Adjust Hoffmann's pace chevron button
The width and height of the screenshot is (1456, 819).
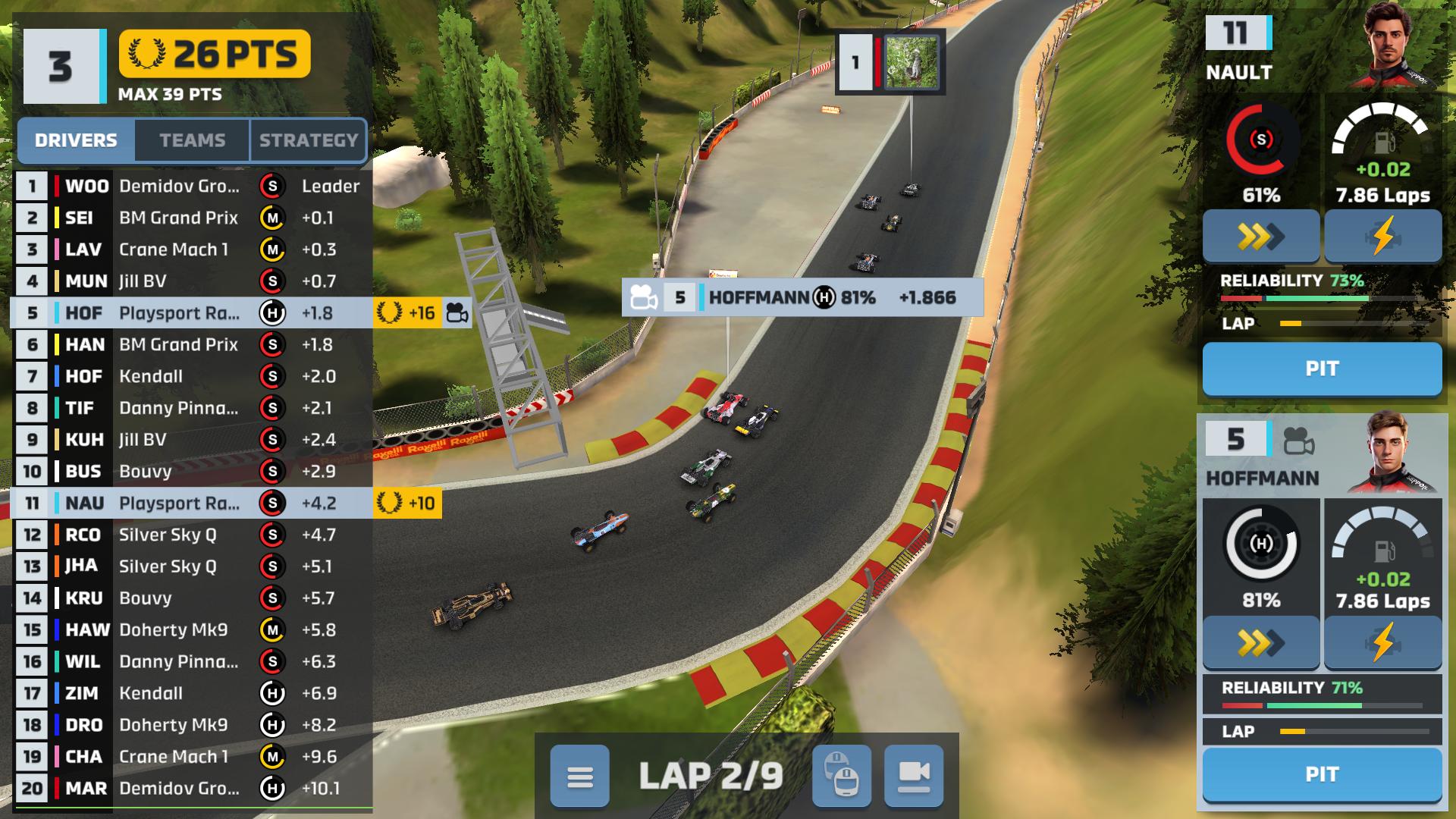point(1260,643)
